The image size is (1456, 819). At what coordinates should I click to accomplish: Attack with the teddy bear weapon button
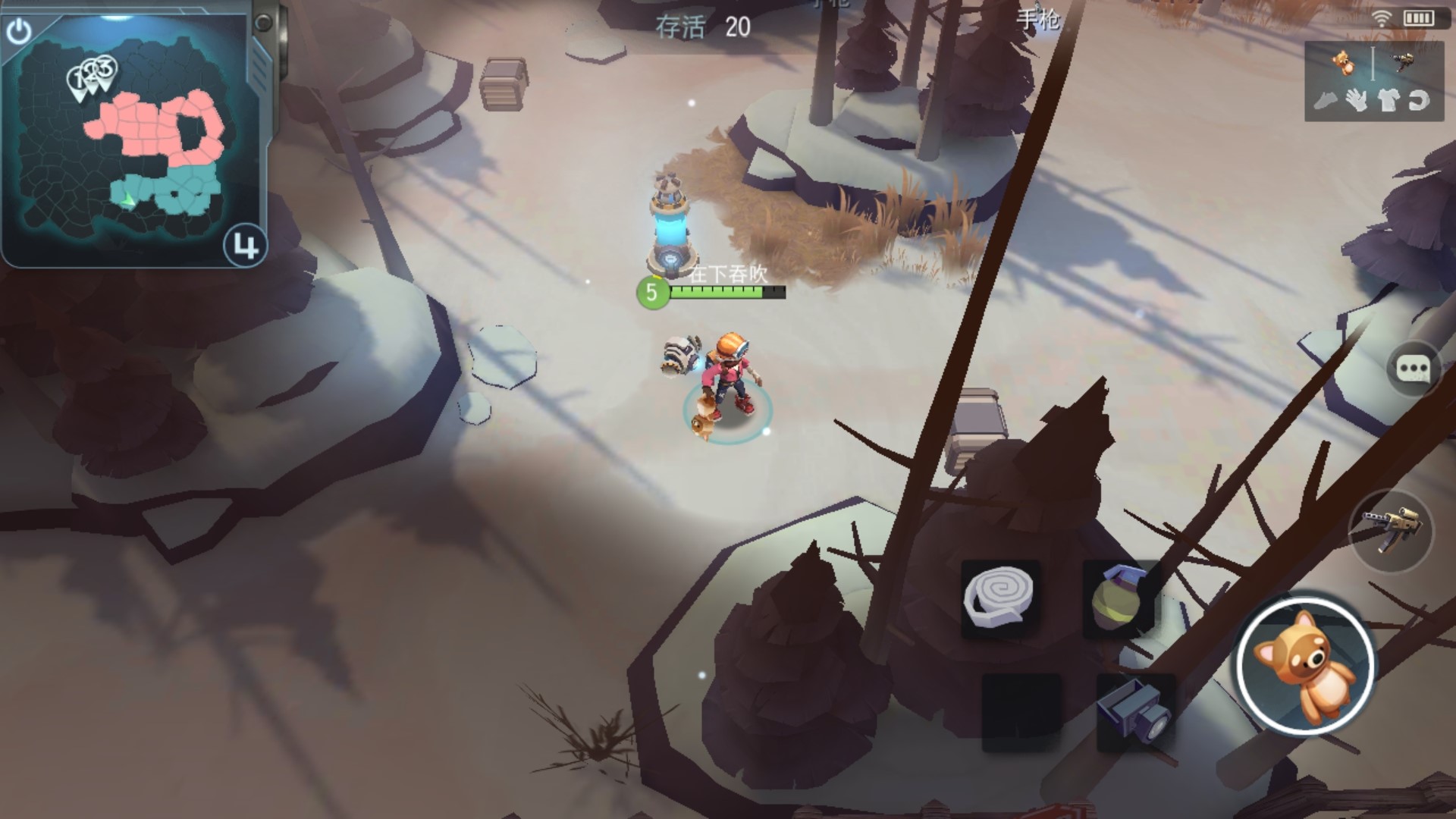coord(1305,666)
